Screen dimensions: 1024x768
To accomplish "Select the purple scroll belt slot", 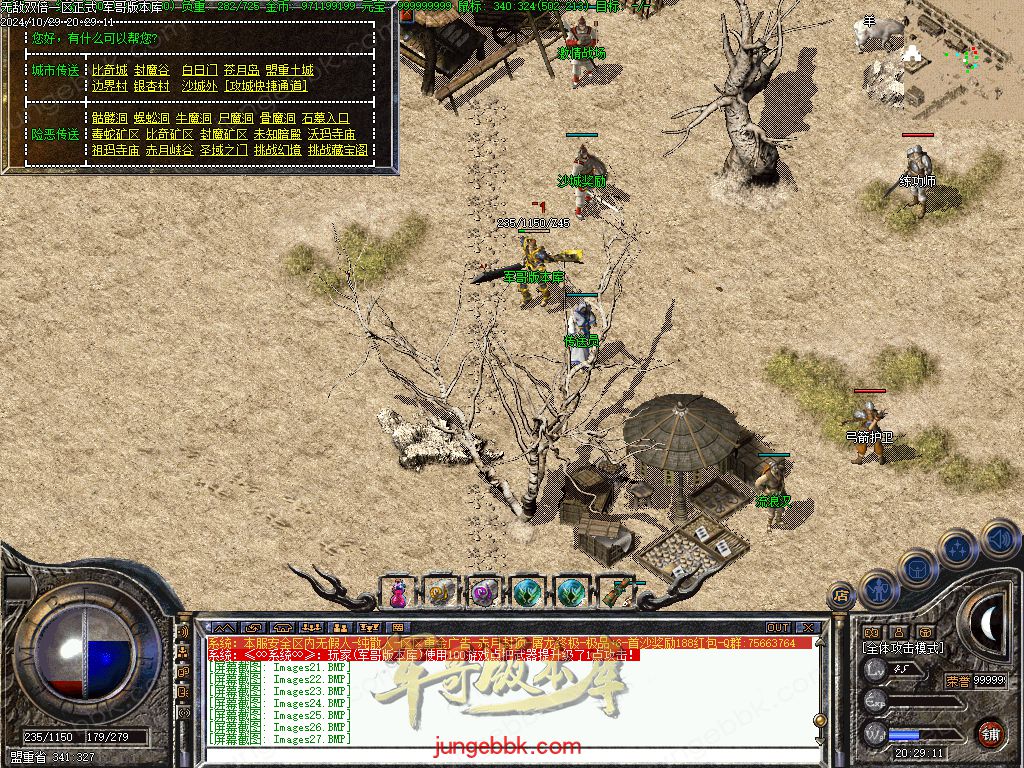I will pos(485,593).
